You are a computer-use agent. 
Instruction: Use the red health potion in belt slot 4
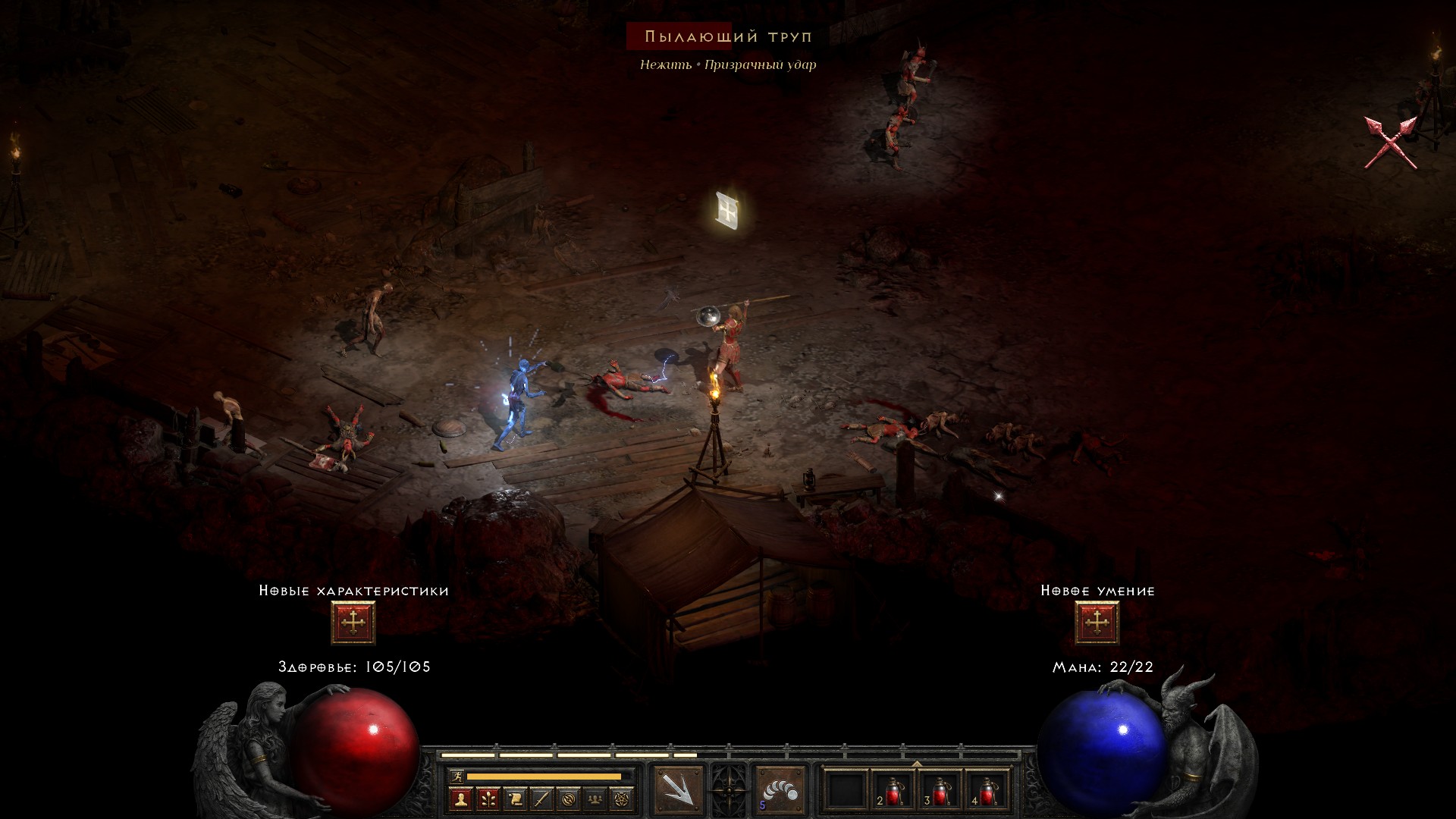click(x=987, y=792)
